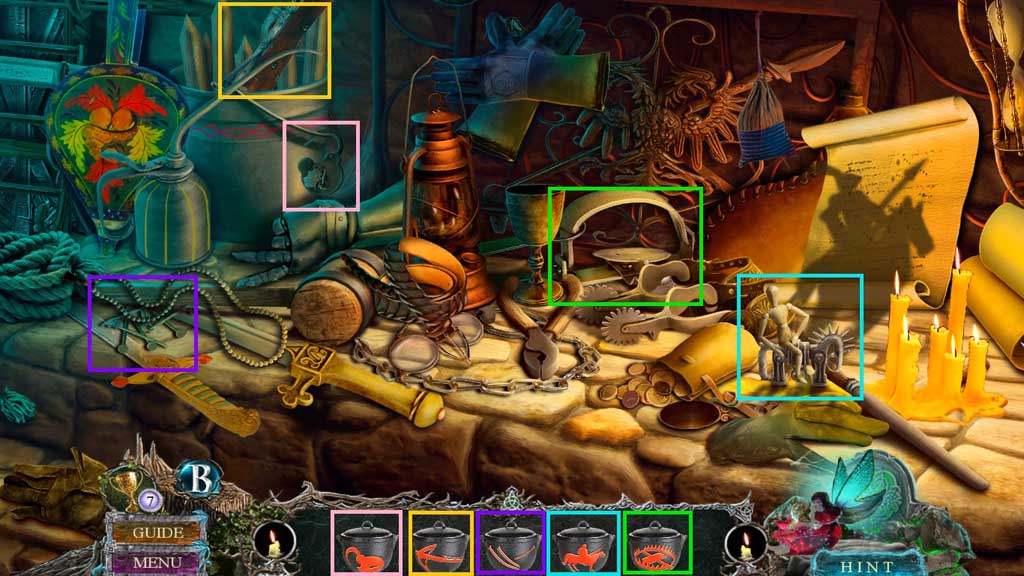The image size is (1024, 576).
Task: Choose the purple-framed pot with two sticks
Action: click(511, 543)
